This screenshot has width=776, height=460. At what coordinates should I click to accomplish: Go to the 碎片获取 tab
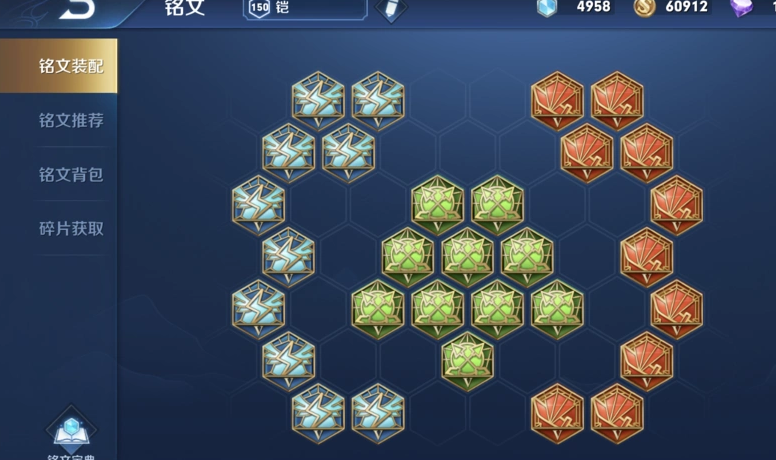coord(70,228)
